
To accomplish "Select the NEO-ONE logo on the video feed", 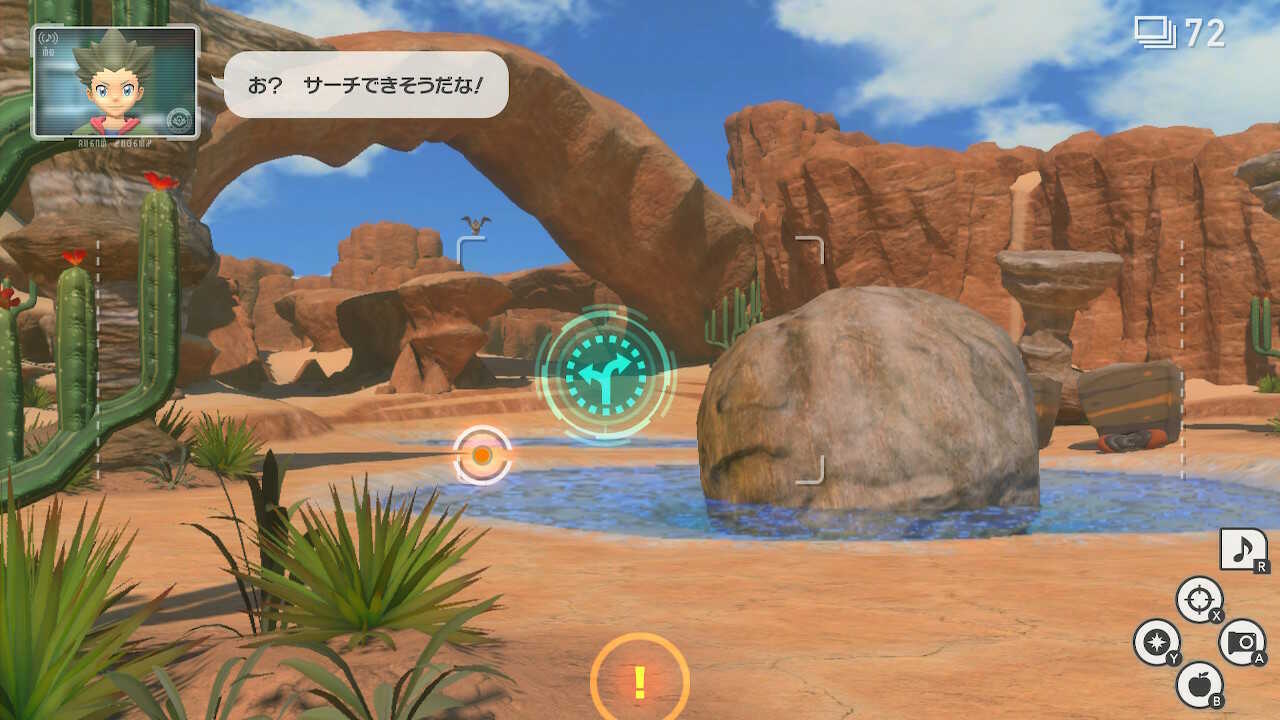I will (x=180, y=118).
